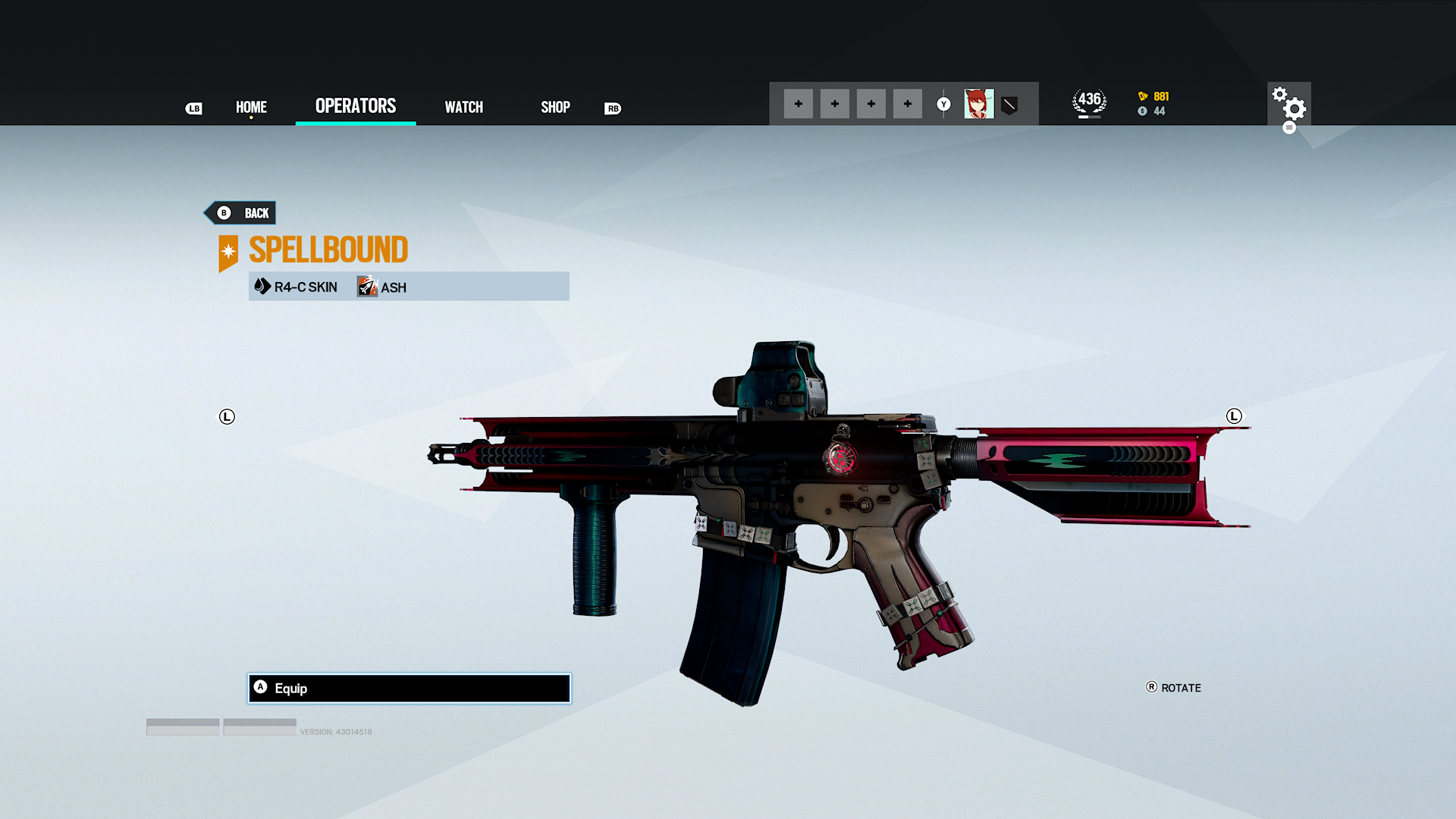Click the Ash operator tag

click(383, 287)
